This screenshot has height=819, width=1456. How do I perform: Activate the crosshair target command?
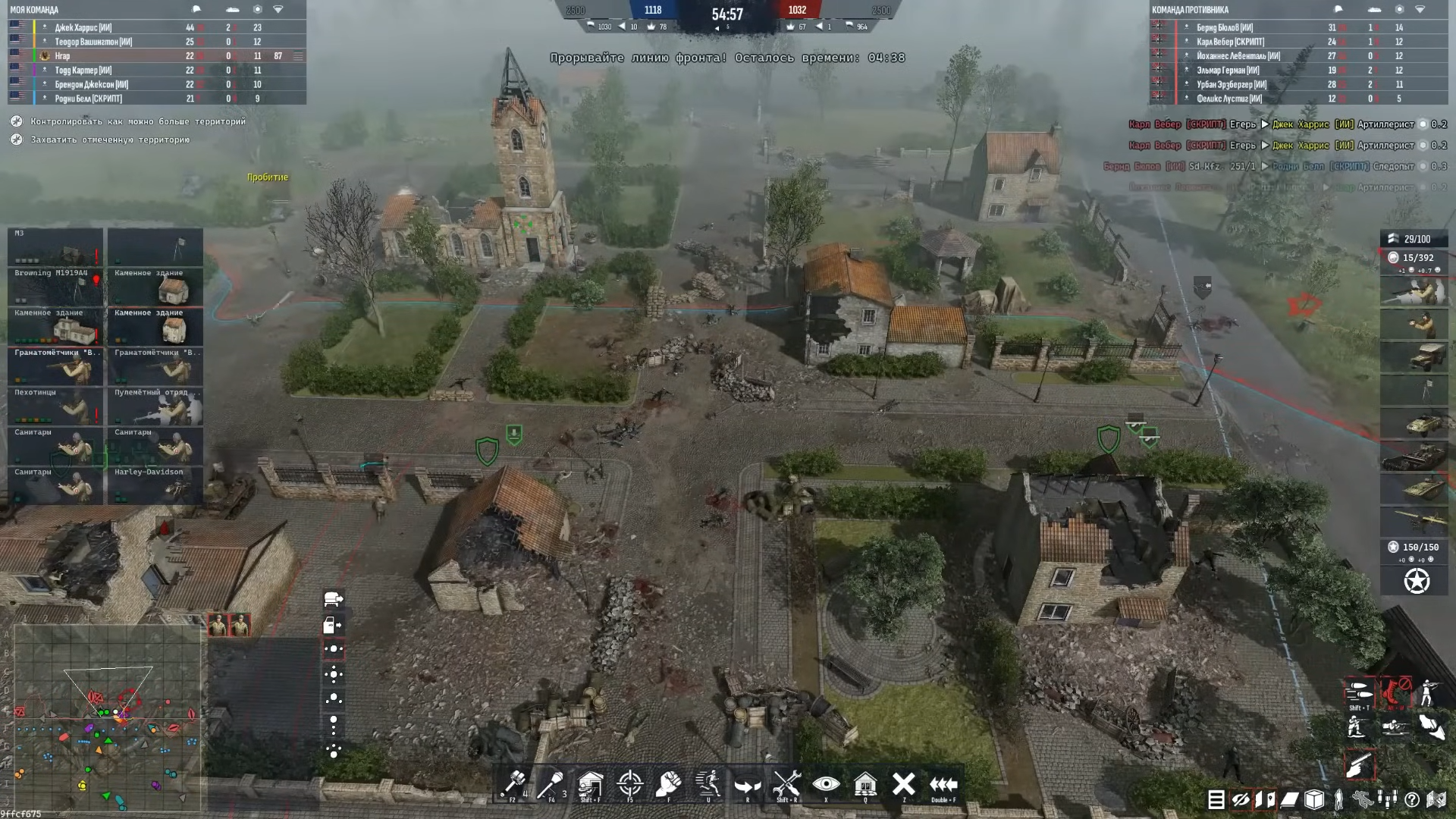coord(629,784)
